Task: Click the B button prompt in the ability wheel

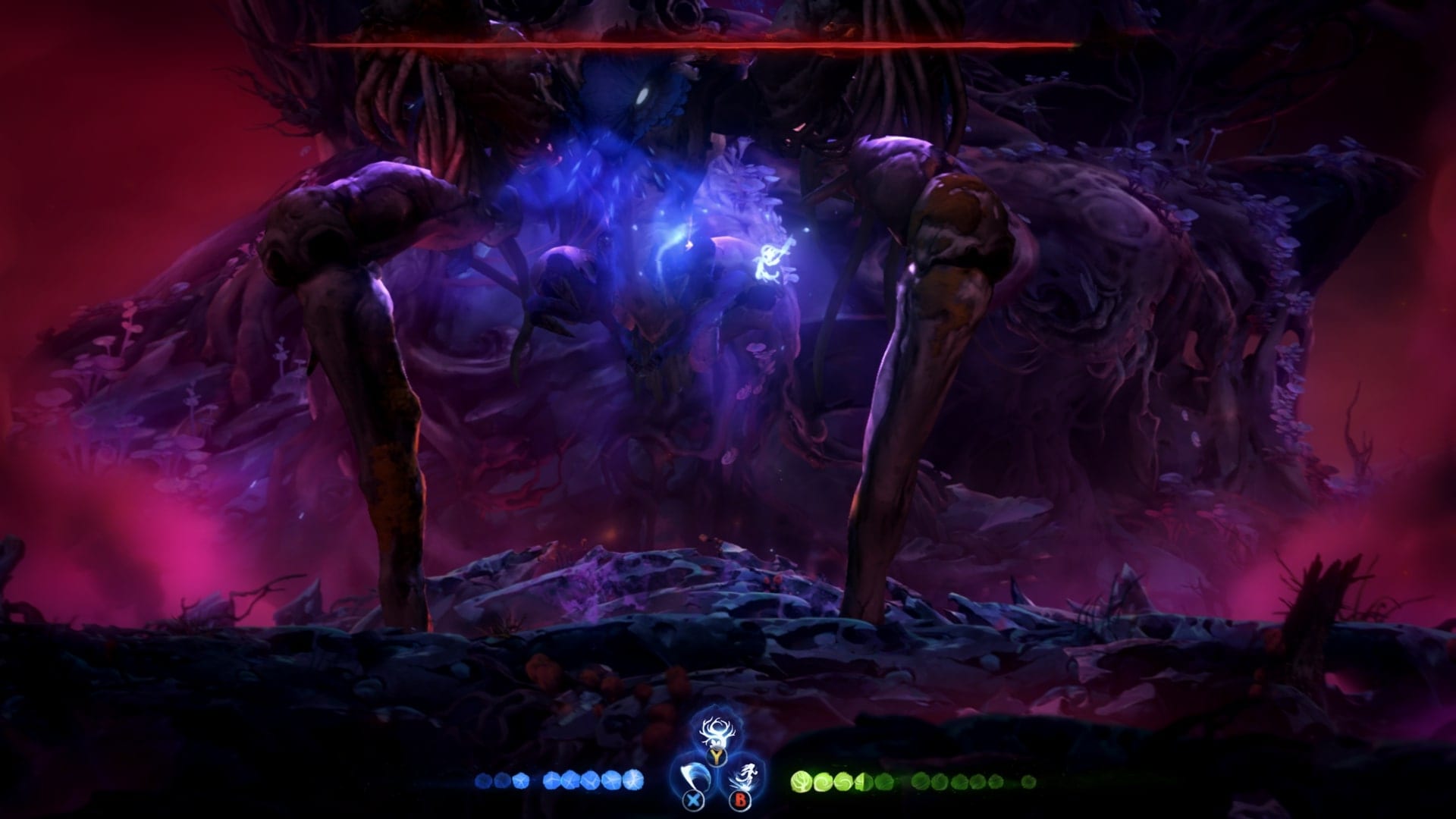Action: tap(739, 799)
